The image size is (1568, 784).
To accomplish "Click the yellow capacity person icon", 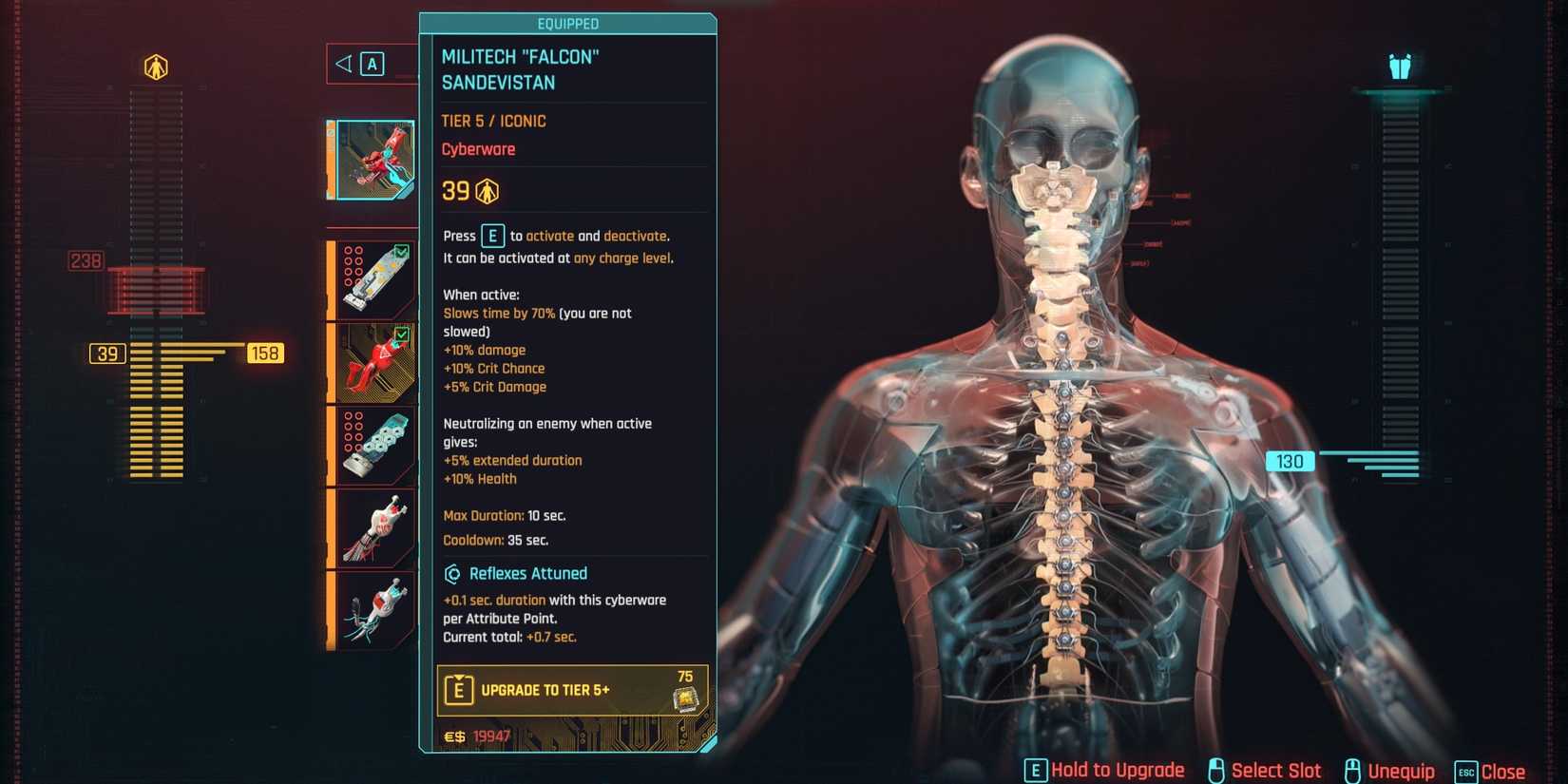I will click(157, 66).
